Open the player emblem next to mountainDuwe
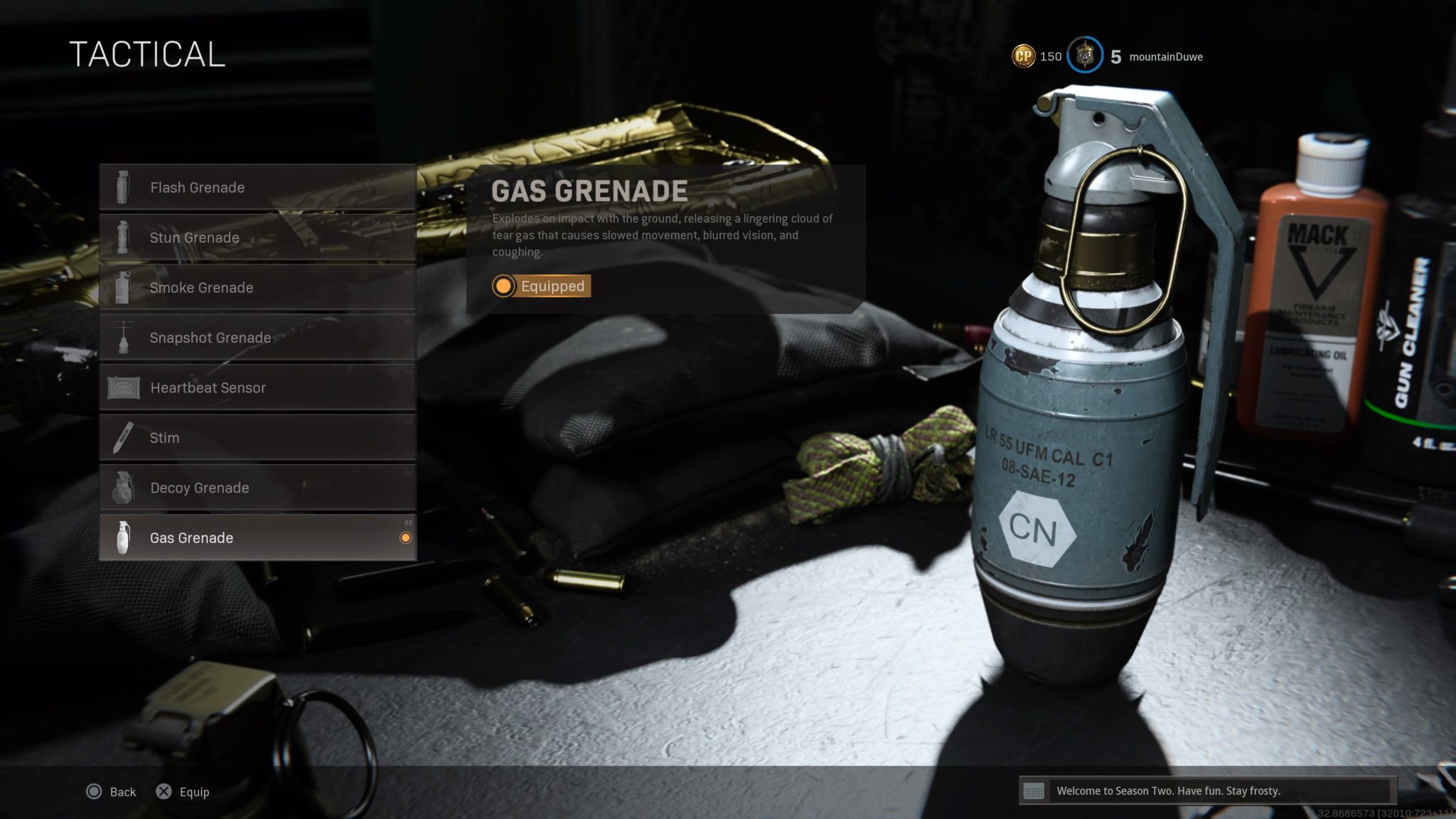Viewport: 1456px width, 819px height. 1086,55
